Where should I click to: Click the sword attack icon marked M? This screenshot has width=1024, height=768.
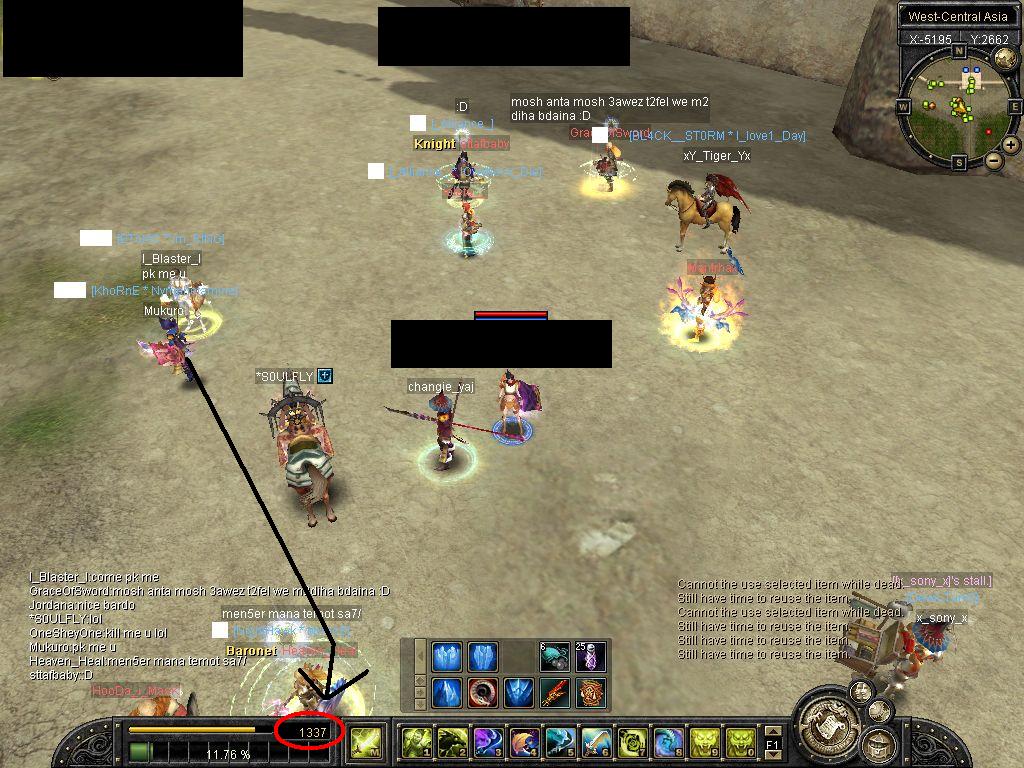[x=364, y=742]
